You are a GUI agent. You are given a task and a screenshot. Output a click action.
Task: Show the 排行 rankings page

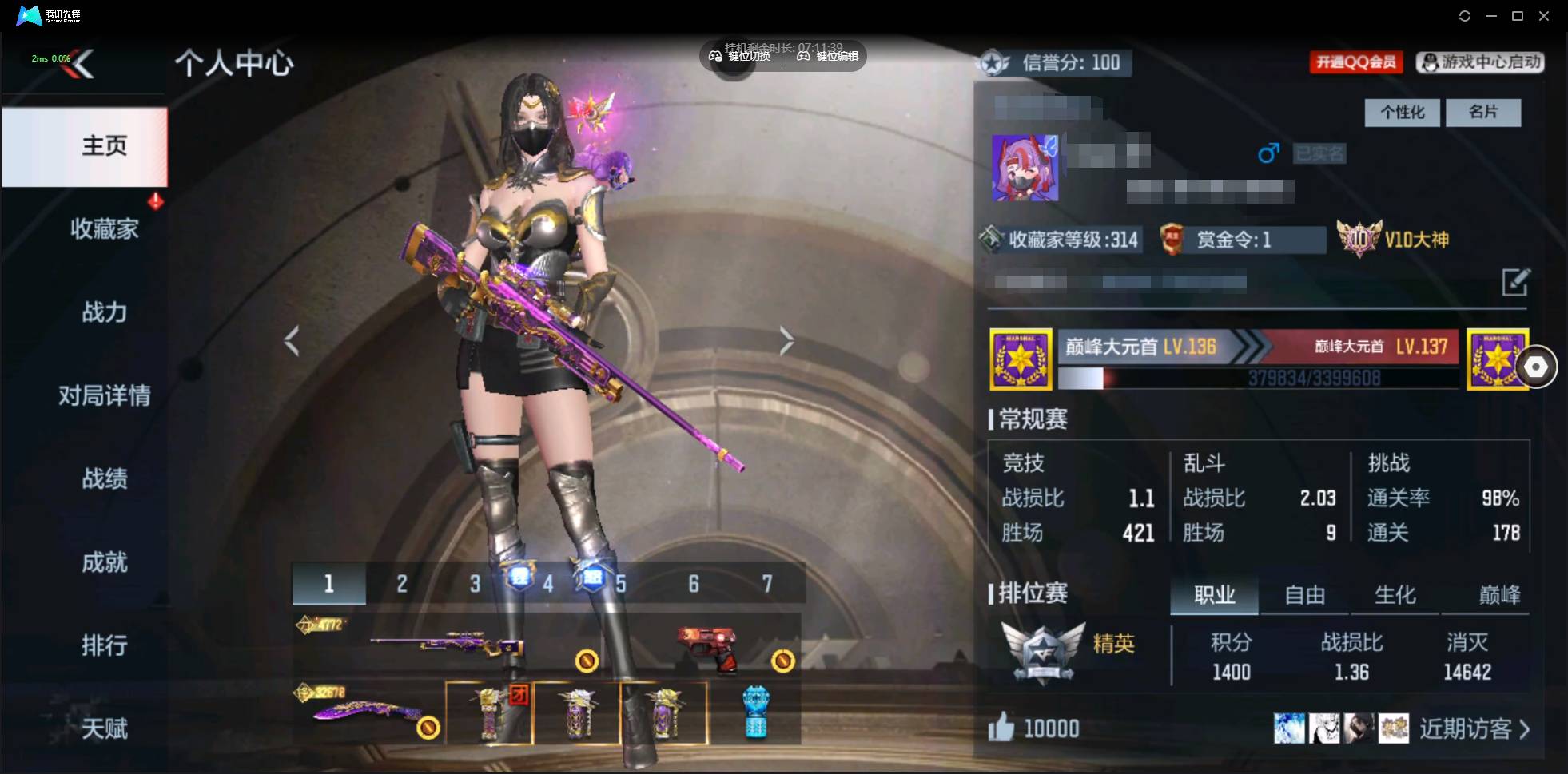[x=104, y=645]
